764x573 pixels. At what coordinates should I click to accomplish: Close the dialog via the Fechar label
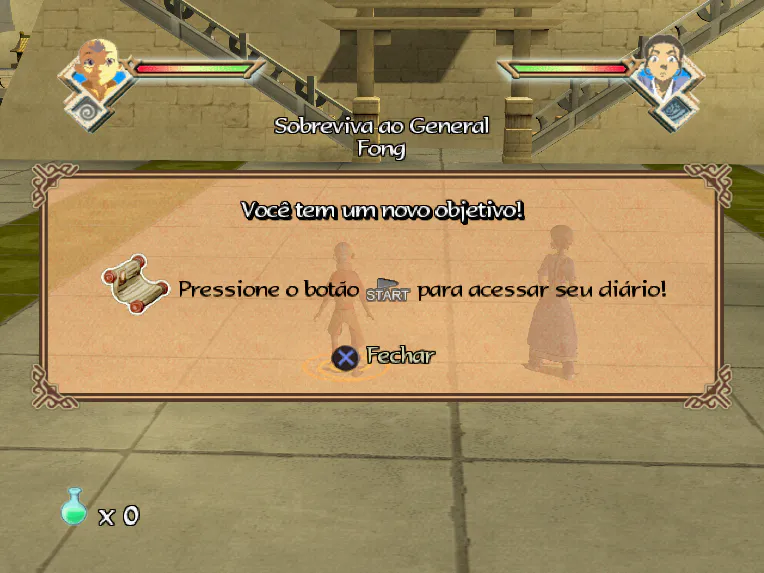(400, 355)
